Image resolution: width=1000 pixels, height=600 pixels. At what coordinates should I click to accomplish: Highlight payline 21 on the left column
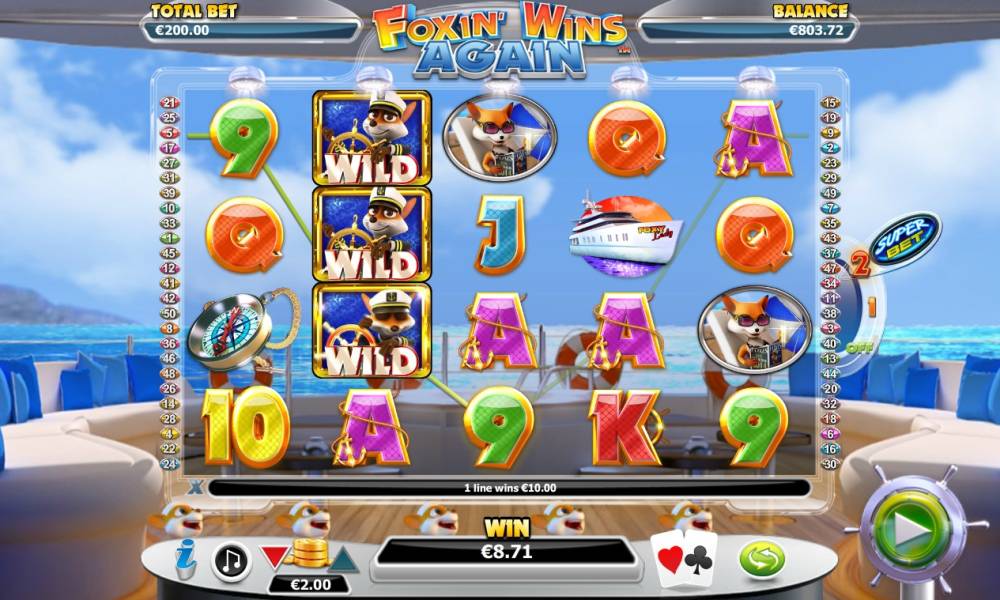coord(169,102)
